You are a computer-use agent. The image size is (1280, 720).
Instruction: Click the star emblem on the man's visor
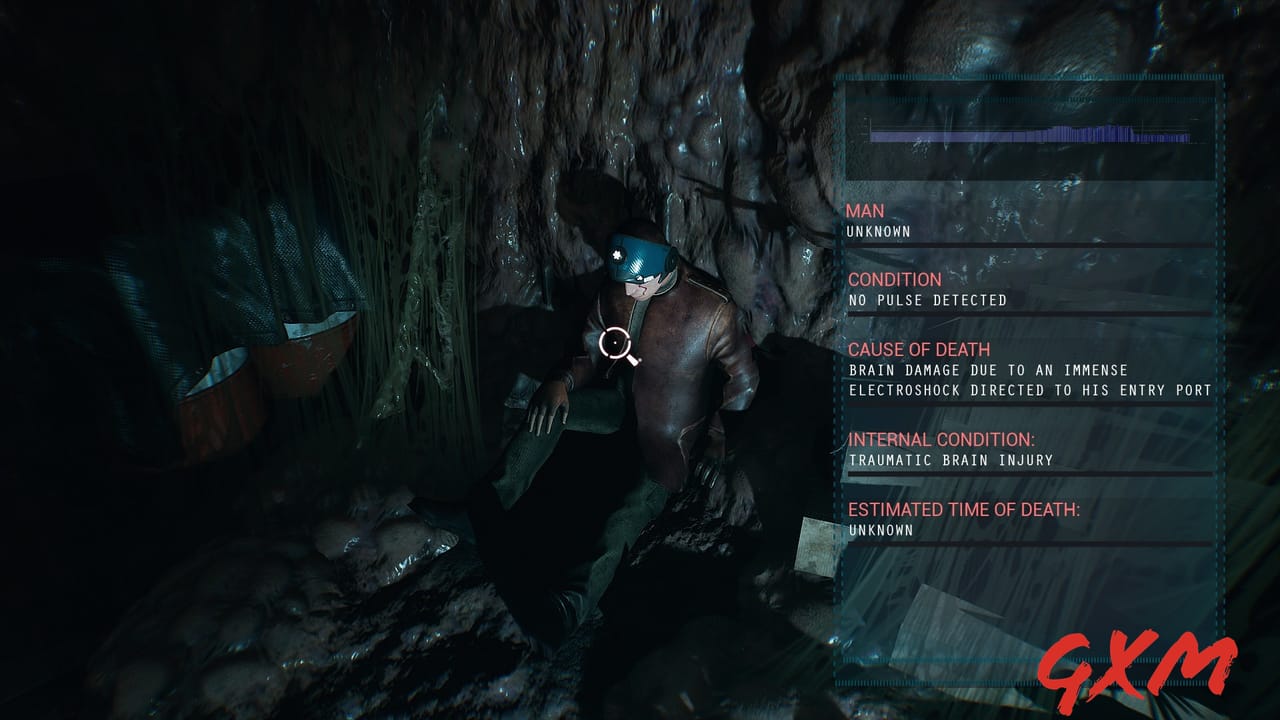click(x=619, y=256)
